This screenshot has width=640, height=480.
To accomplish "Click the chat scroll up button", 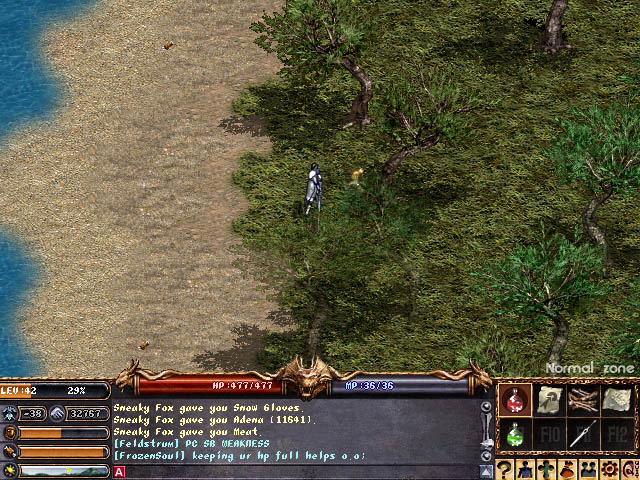I will 486,407.
